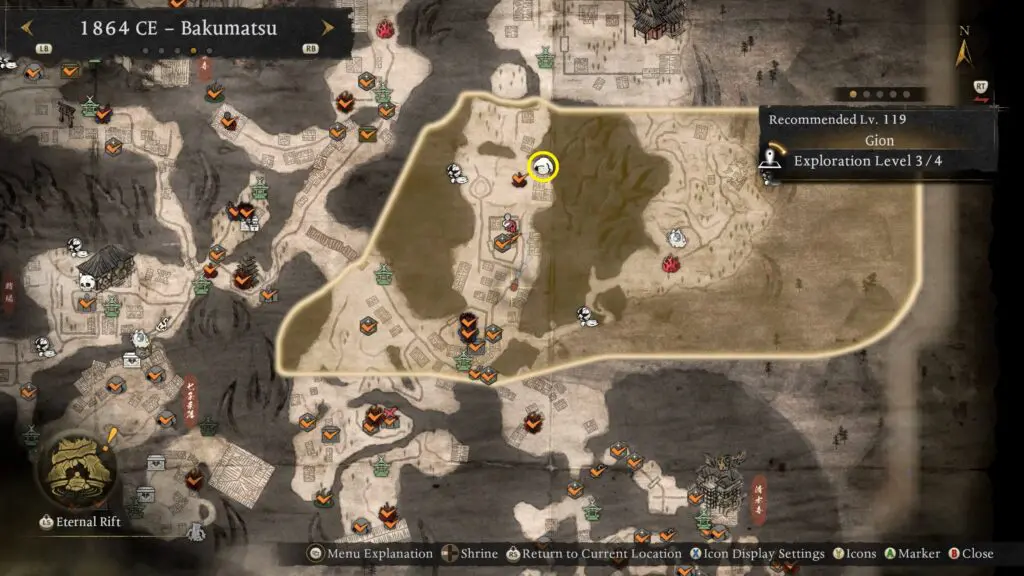Select the red flame marker near top edge
Image resolution: width=1024 pixels, height=576 pixels.
click(385, 30)
